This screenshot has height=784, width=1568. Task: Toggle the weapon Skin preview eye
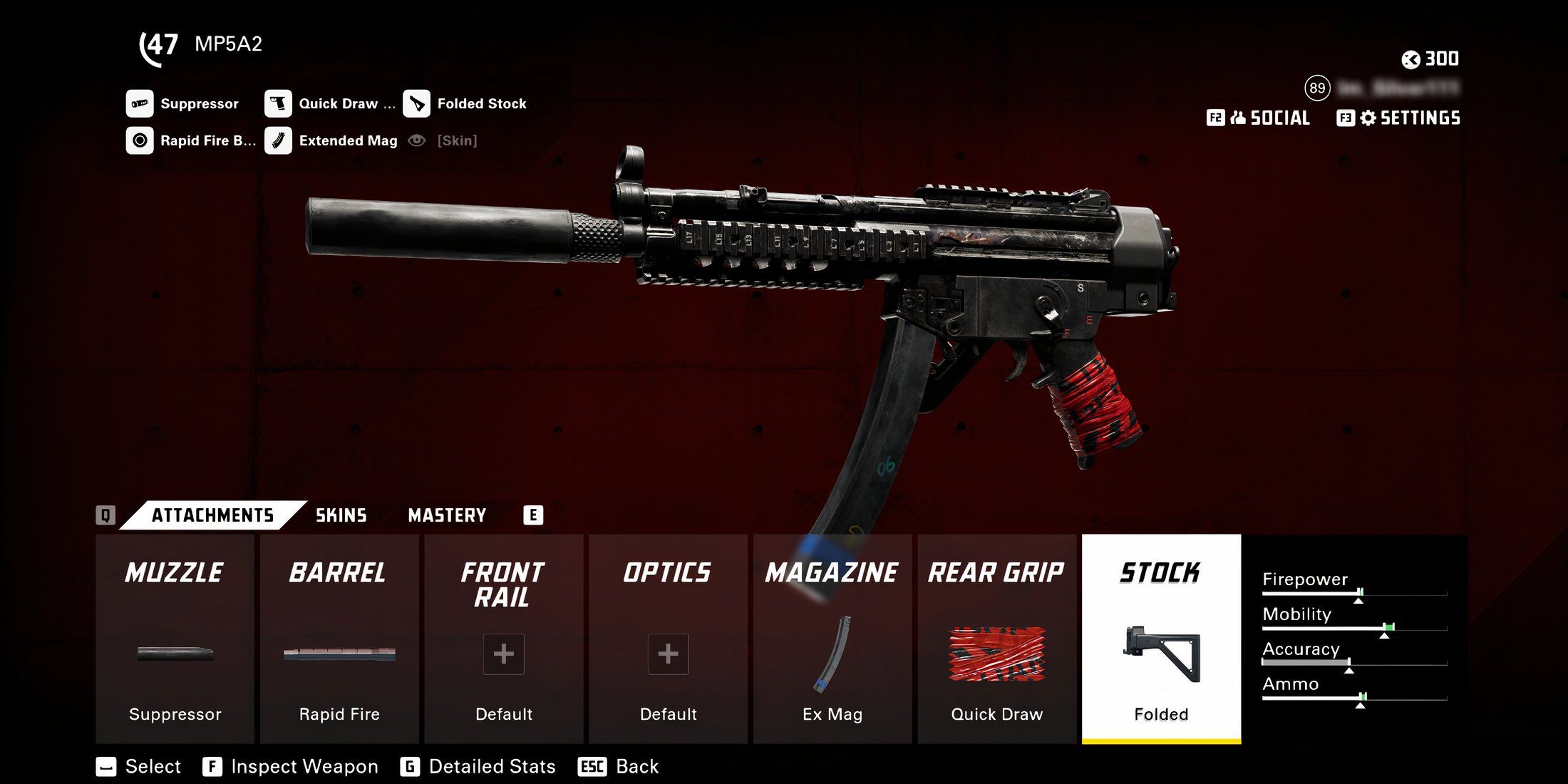point(417,140)
